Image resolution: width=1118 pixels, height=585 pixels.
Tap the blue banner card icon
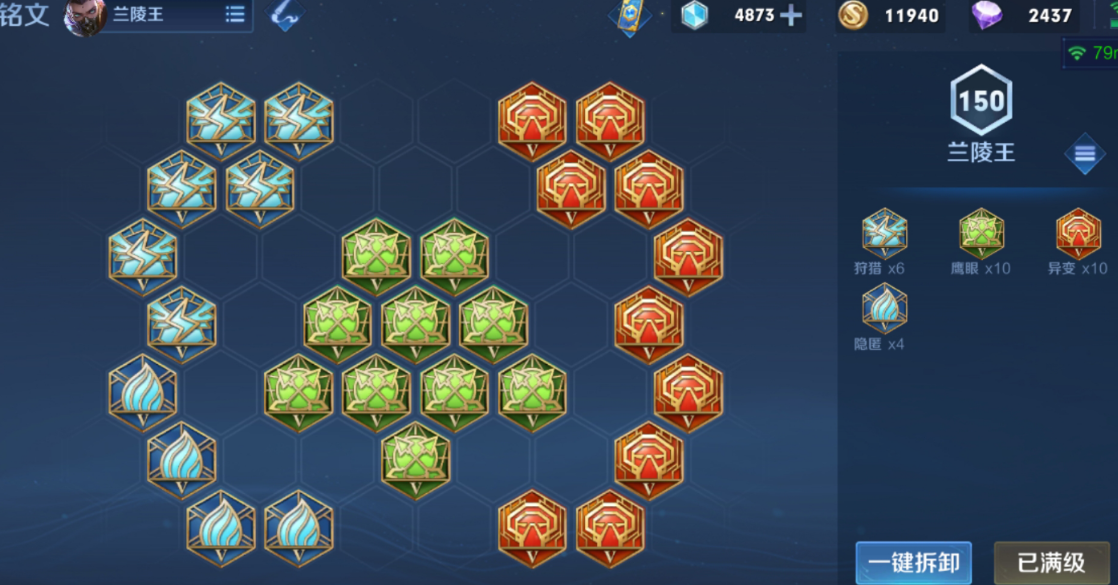coord(630,17)
